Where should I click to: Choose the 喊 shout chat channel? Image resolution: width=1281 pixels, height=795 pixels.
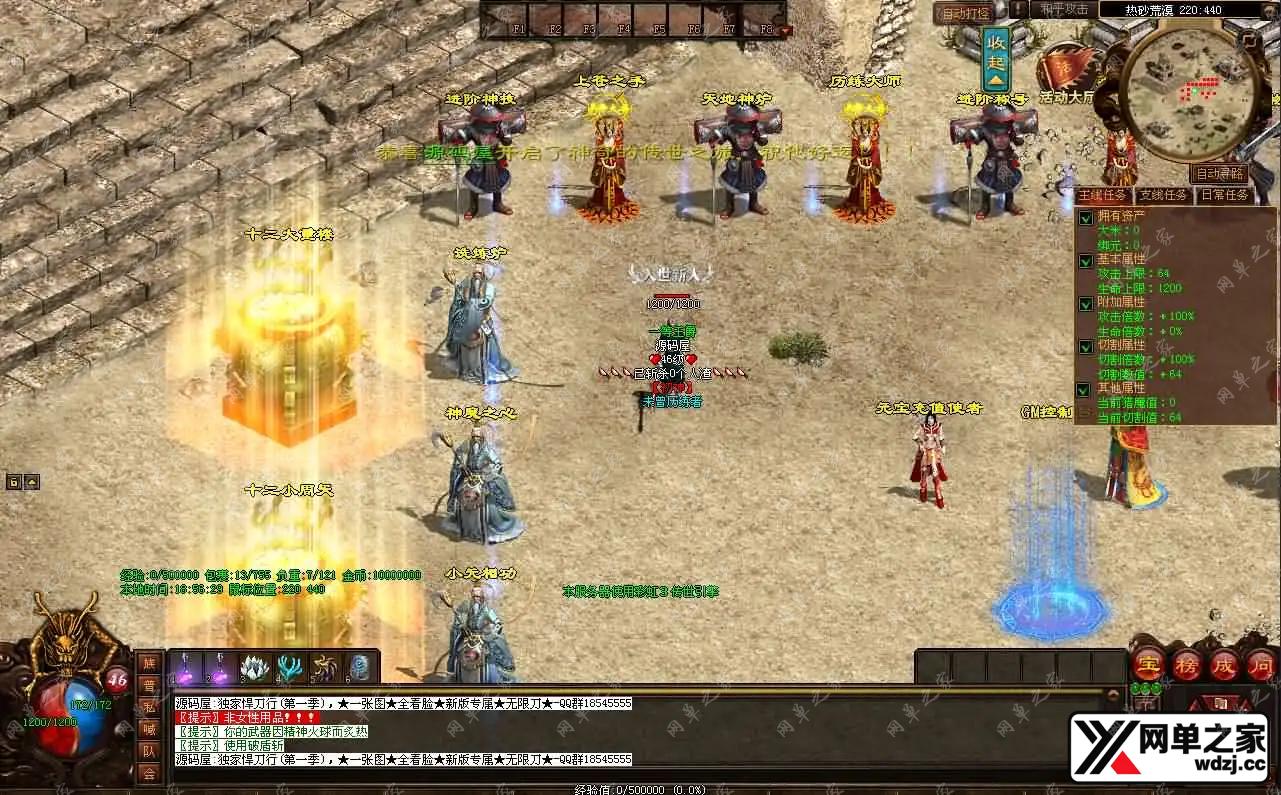(149, 729)
